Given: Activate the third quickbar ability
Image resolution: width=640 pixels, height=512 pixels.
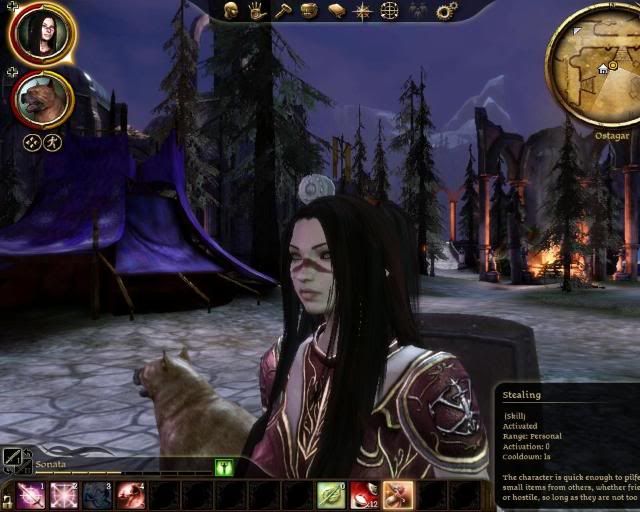Looking at the screenshot, I should point(97,495).
